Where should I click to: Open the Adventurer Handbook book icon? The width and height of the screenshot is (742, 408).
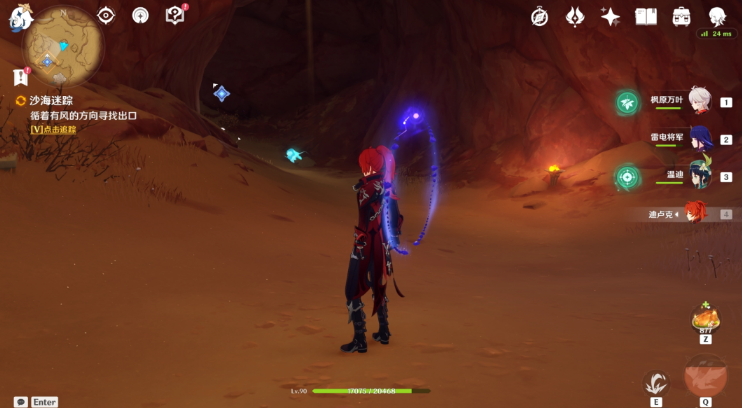[x=645, y=16]
